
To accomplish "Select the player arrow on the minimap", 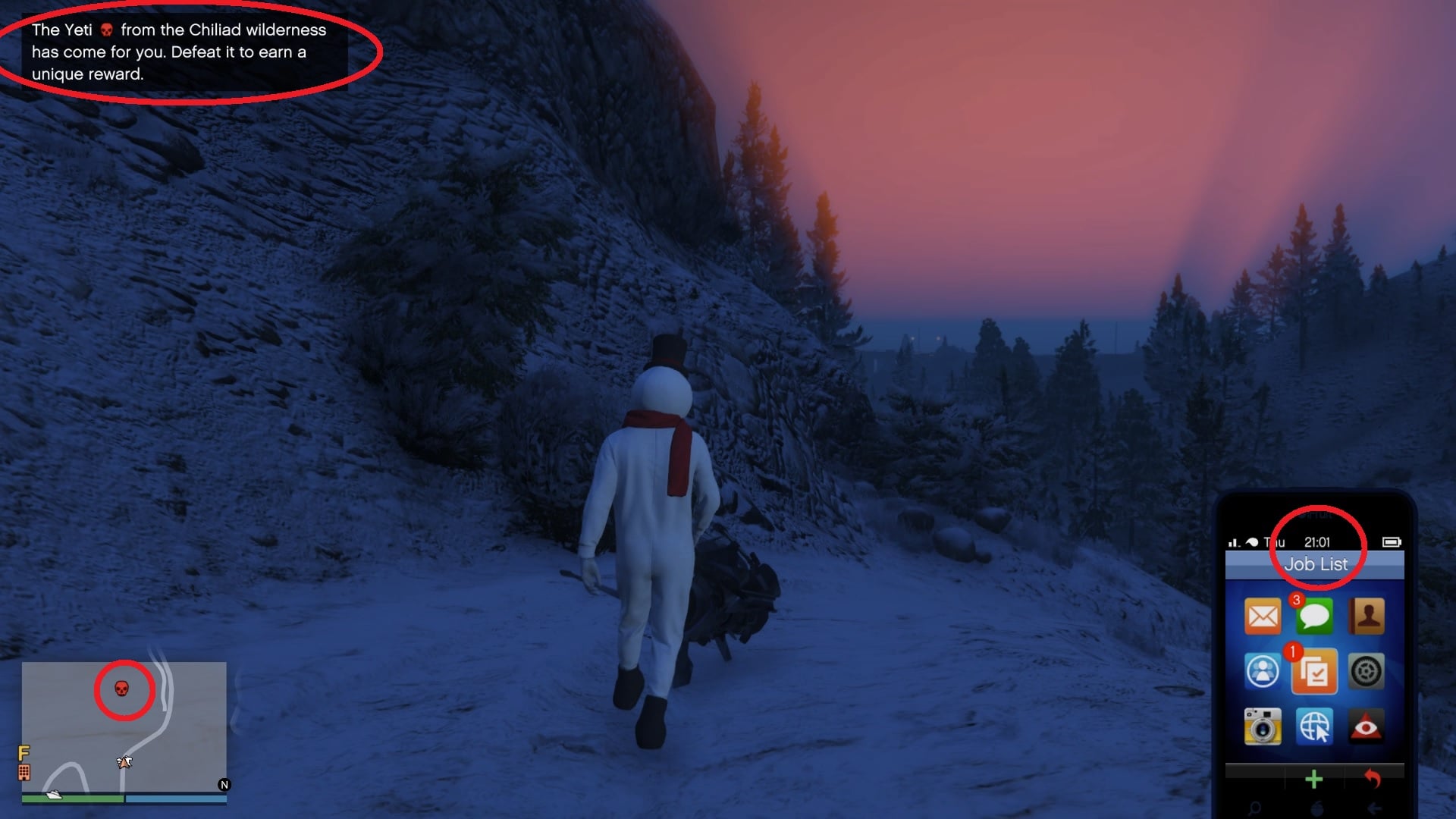I will [x=124, y=761].
